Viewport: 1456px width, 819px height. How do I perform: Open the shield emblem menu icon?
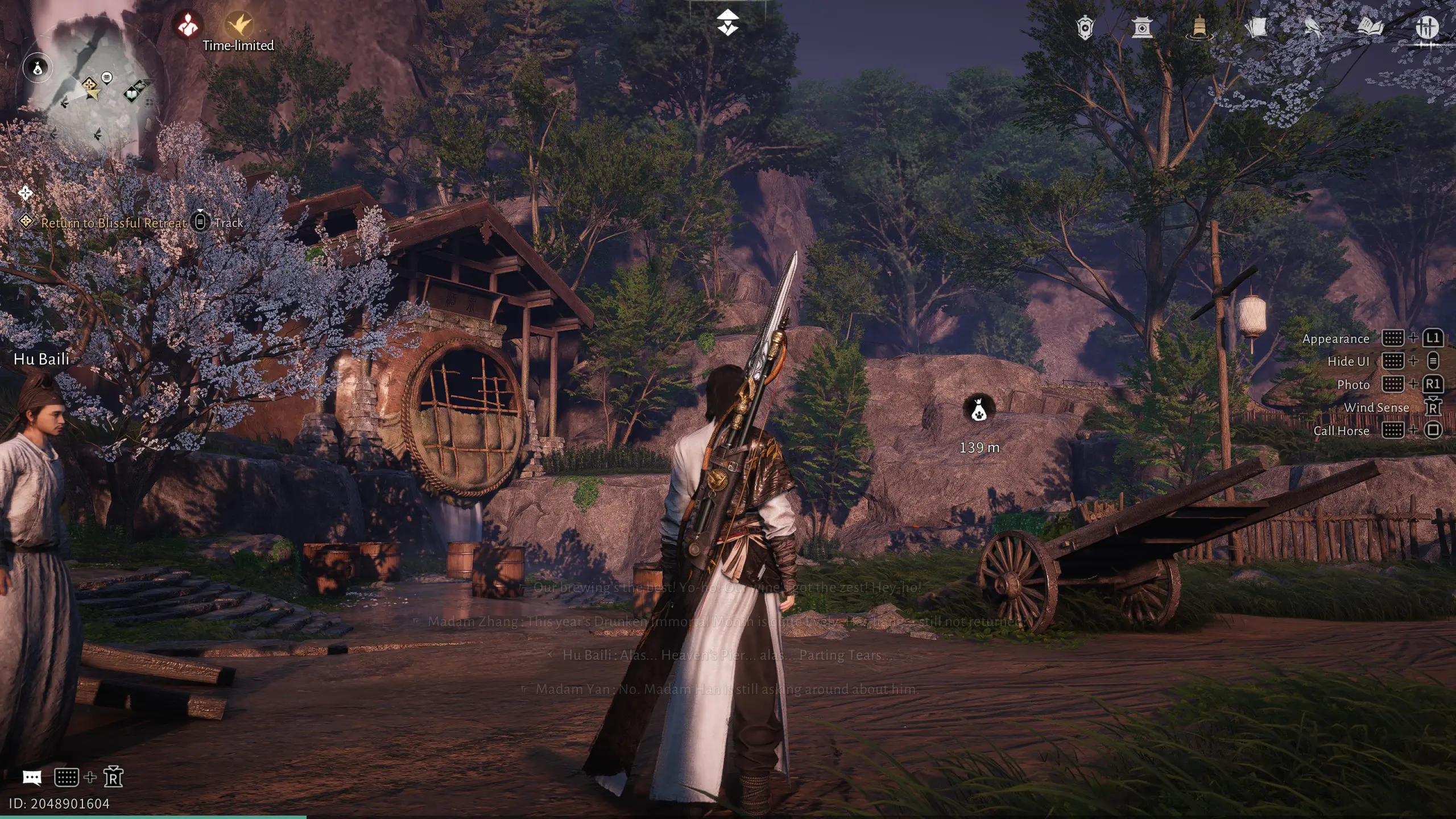(1085, 27)
